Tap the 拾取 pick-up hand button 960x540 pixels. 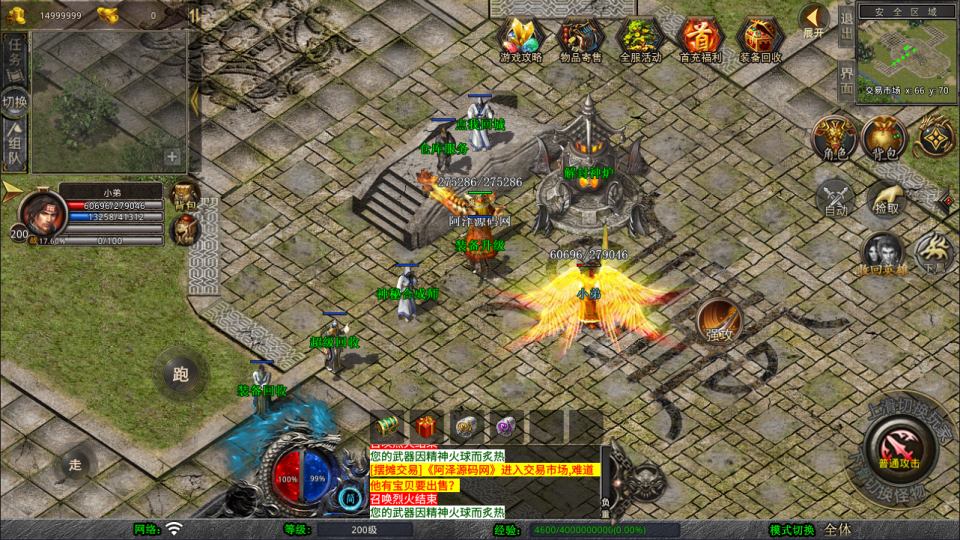click(886, 197)
